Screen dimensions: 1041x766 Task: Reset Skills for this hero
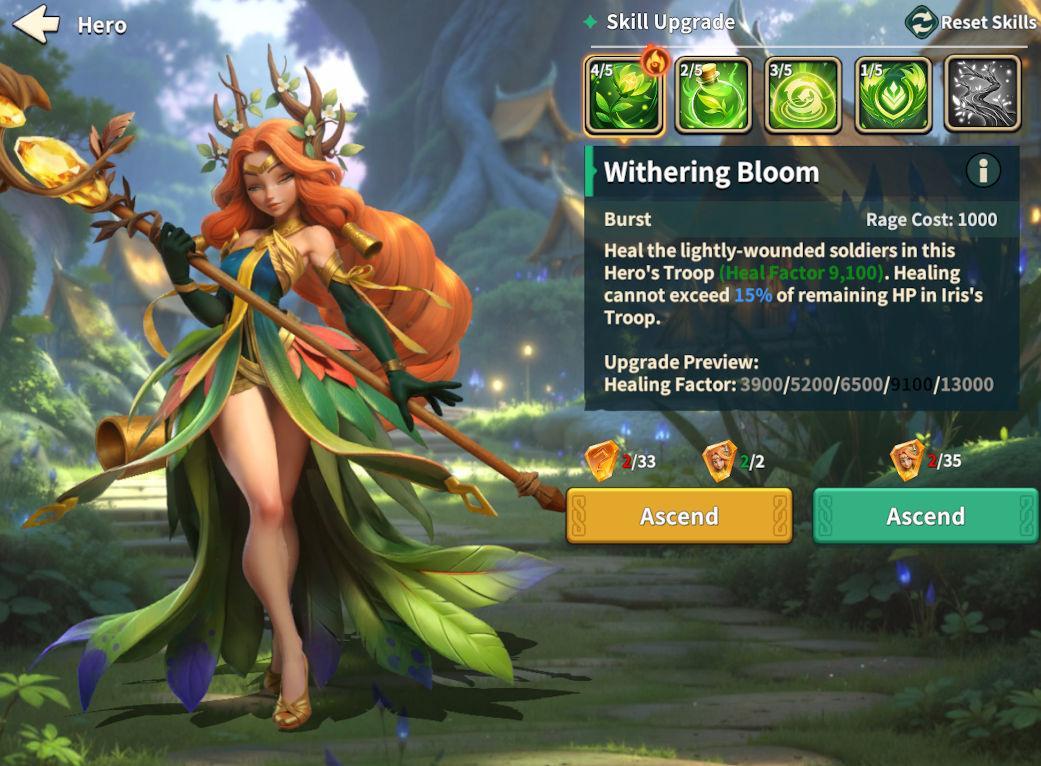click(x=971, y=22)
